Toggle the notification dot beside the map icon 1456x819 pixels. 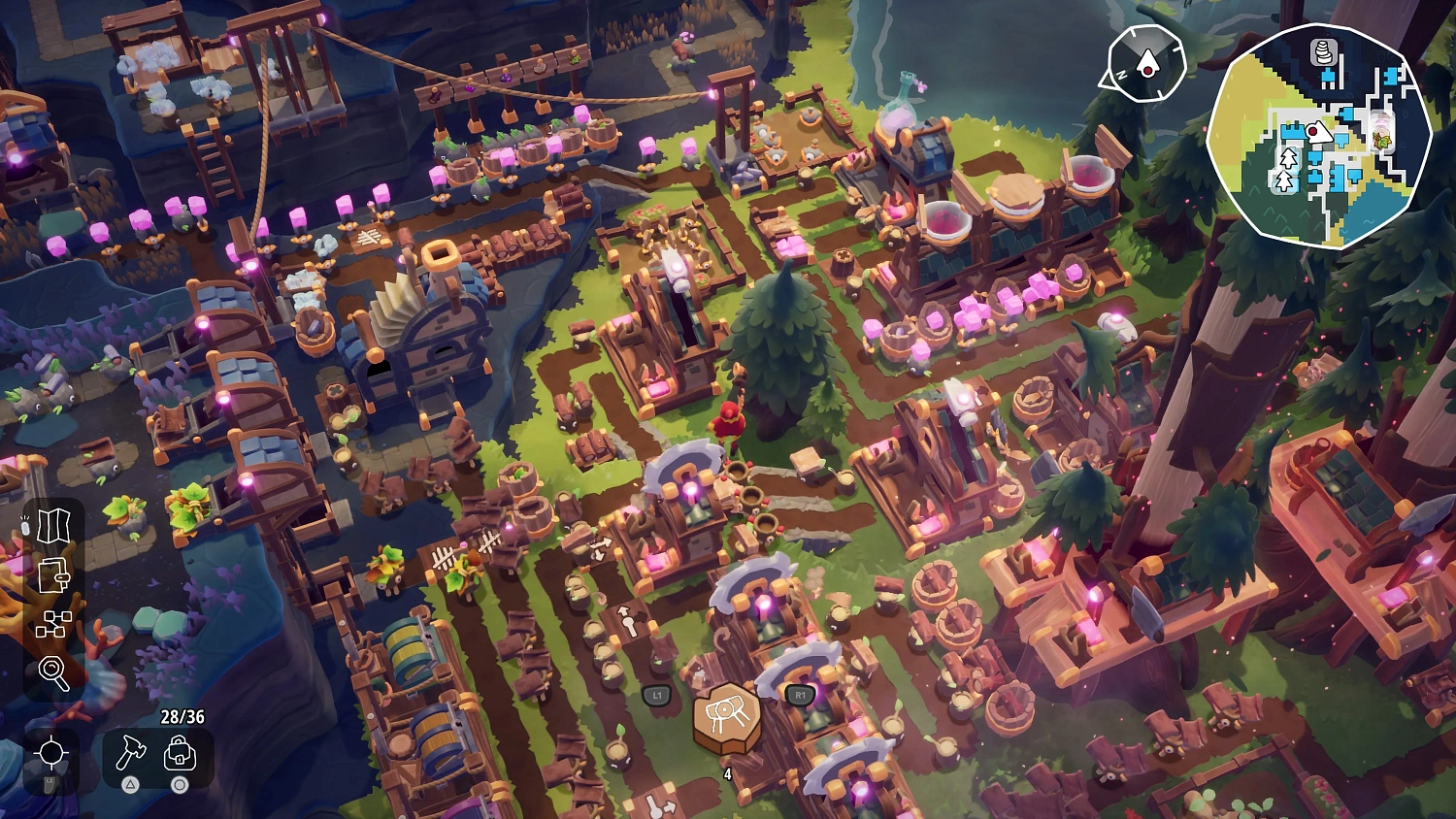click(27, 527)
